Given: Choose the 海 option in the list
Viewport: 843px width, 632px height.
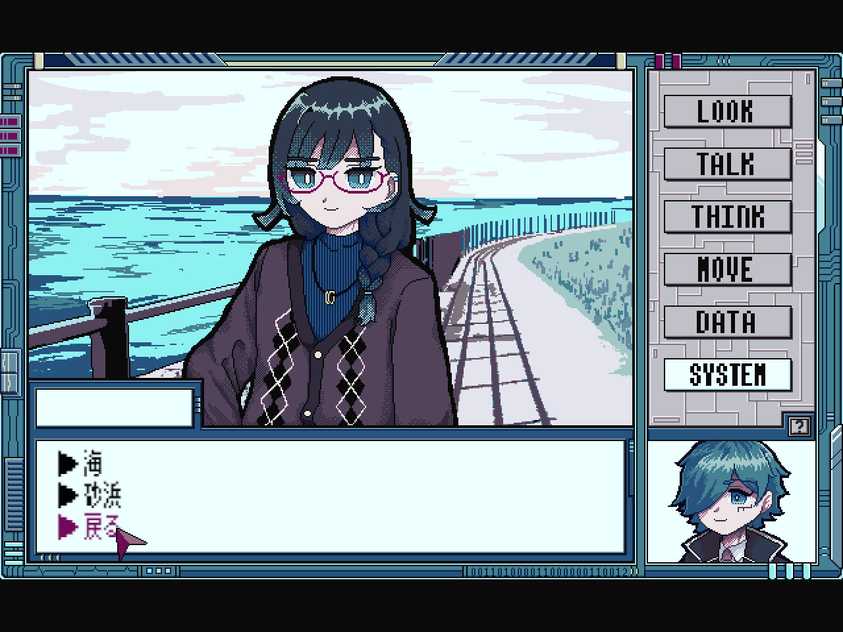Looking at the screenshot, I should point(92,463).
